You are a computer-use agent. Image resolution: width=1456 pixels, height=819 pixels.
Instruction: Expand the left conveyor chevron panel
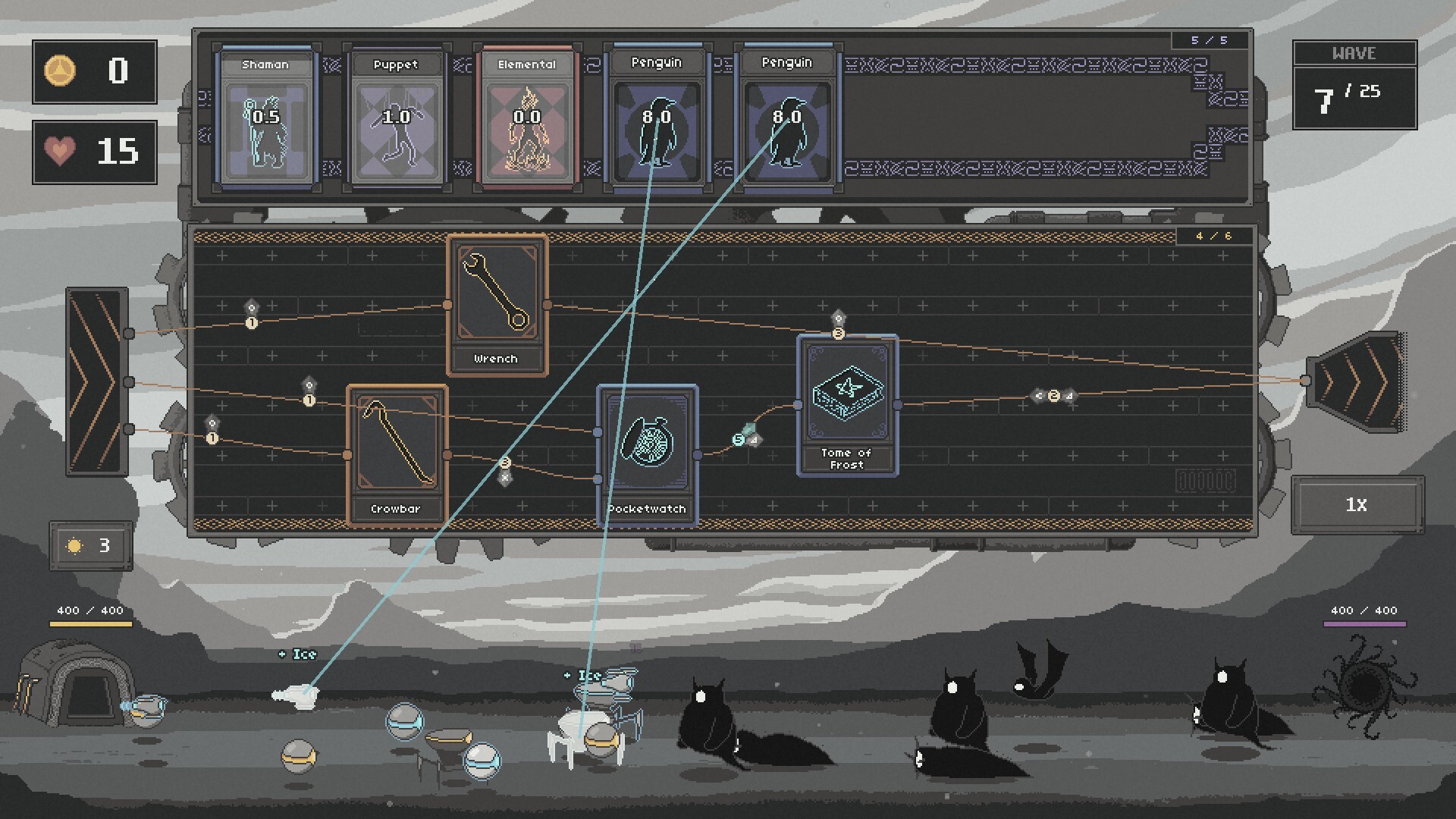click(x=96, y=379)
